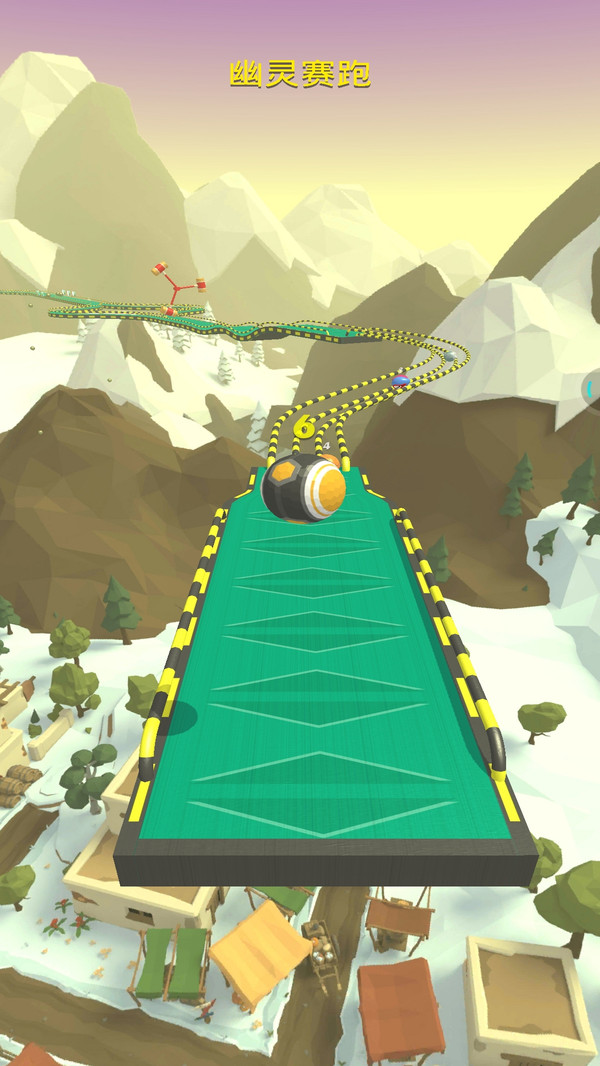Tap the half-hidden round button at screen edge
The height and width of the screenshot is (1066, 600).
(x=592, y=387)
